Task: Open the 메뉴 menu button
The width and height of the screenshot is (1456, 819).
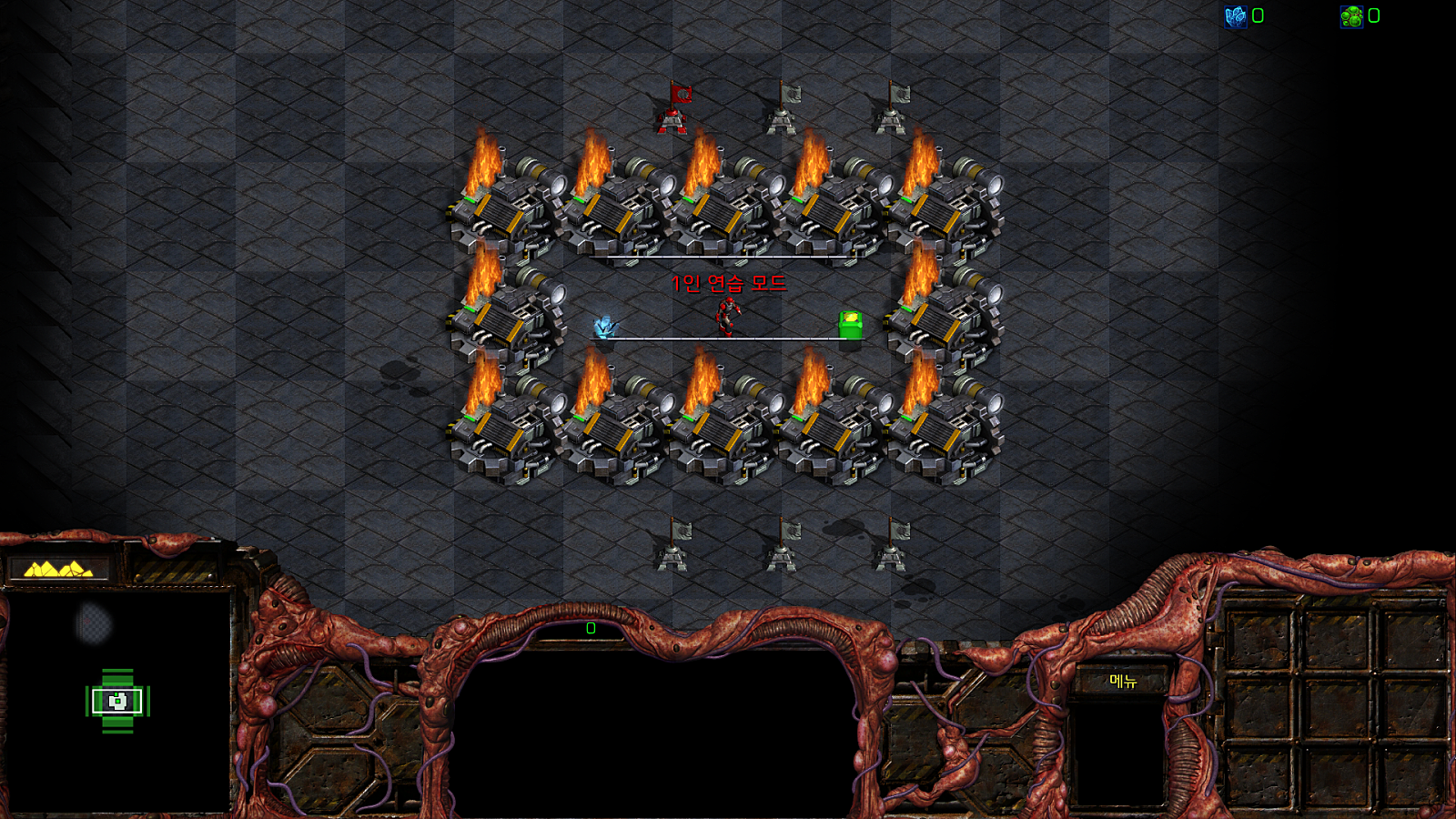Action: pyautogui.click(x=1123, y=681)
